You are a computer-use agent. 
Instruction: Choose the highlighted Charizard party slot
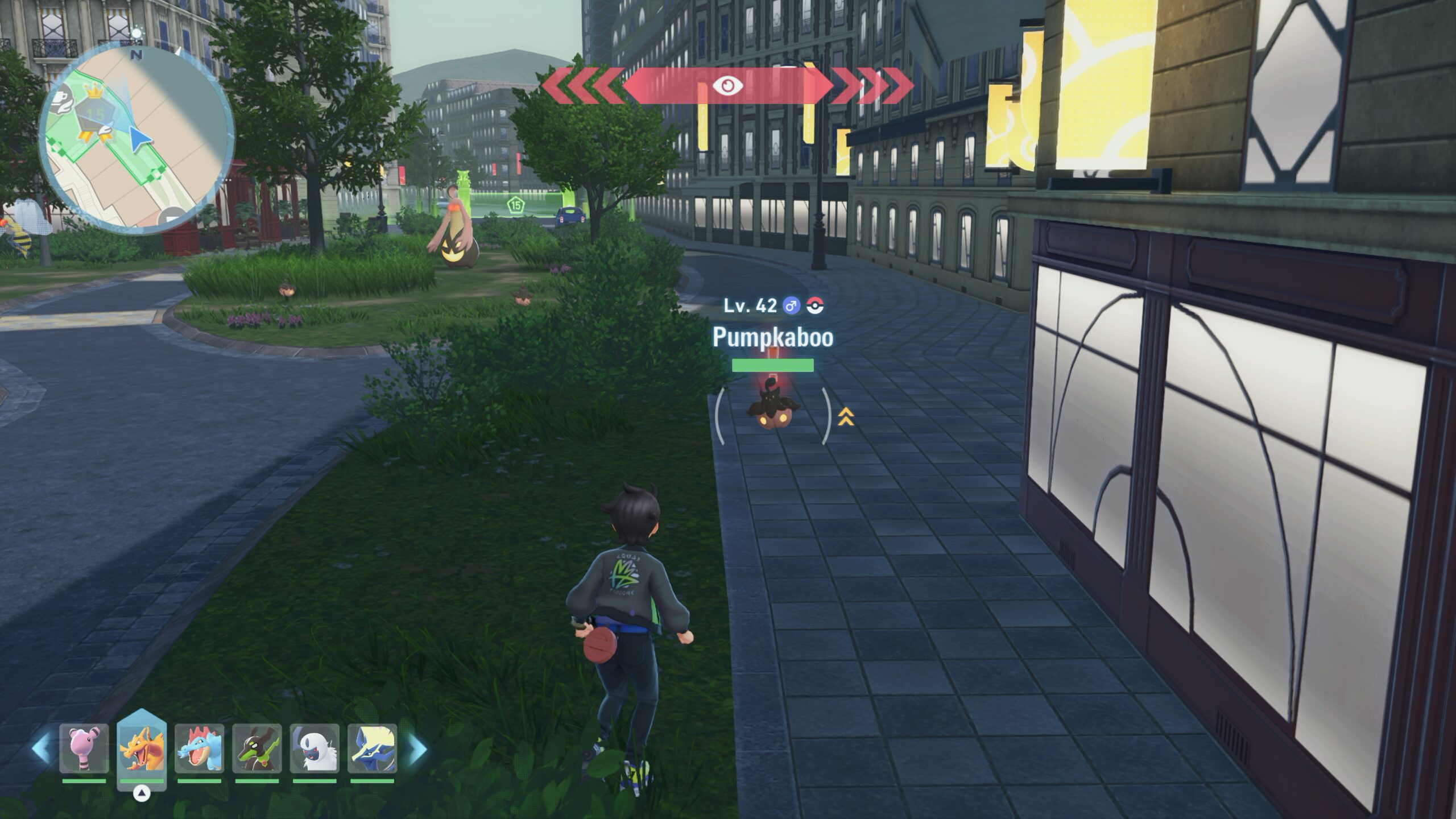[142, 748]
